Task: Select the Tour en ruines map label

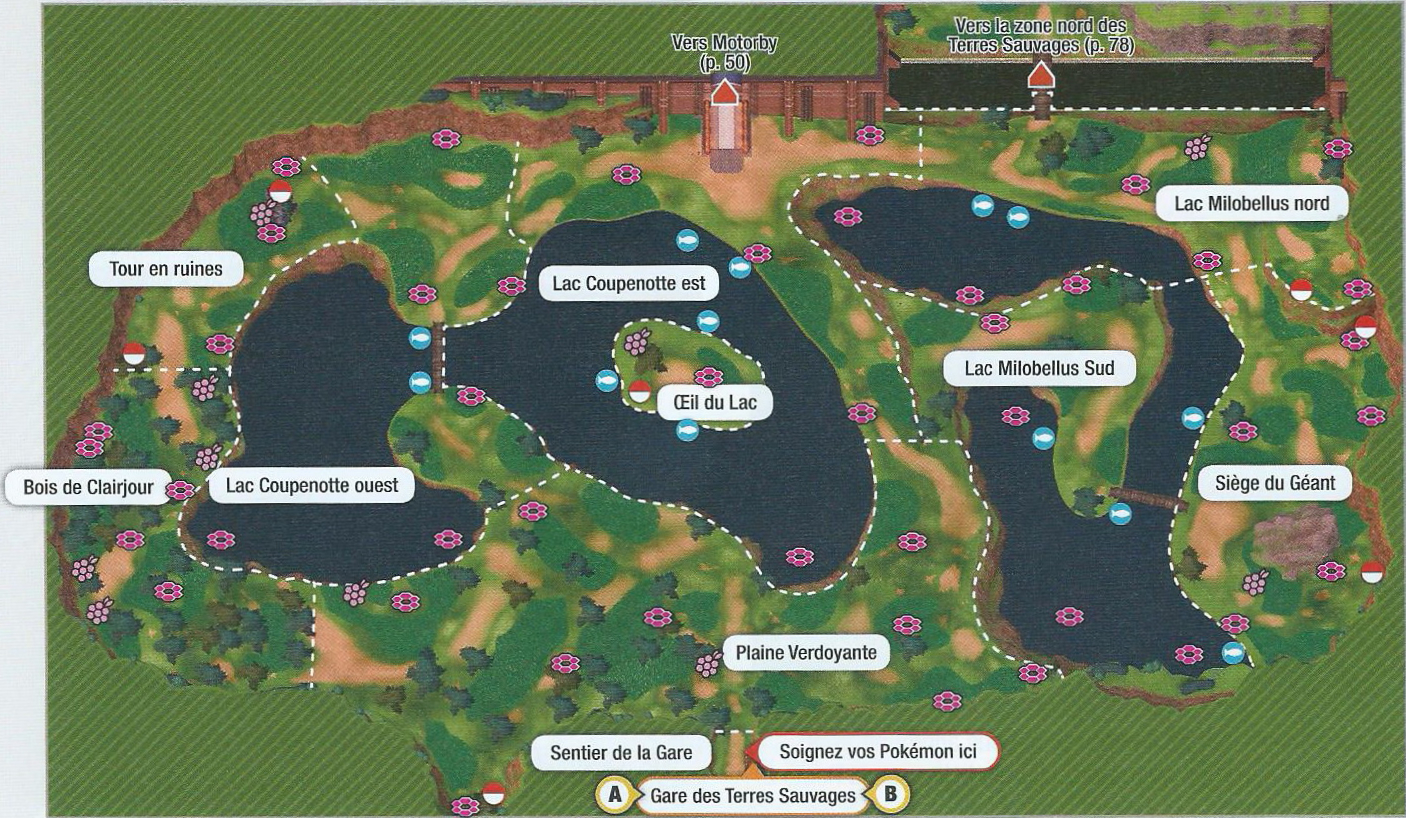Action: point(166,269)
